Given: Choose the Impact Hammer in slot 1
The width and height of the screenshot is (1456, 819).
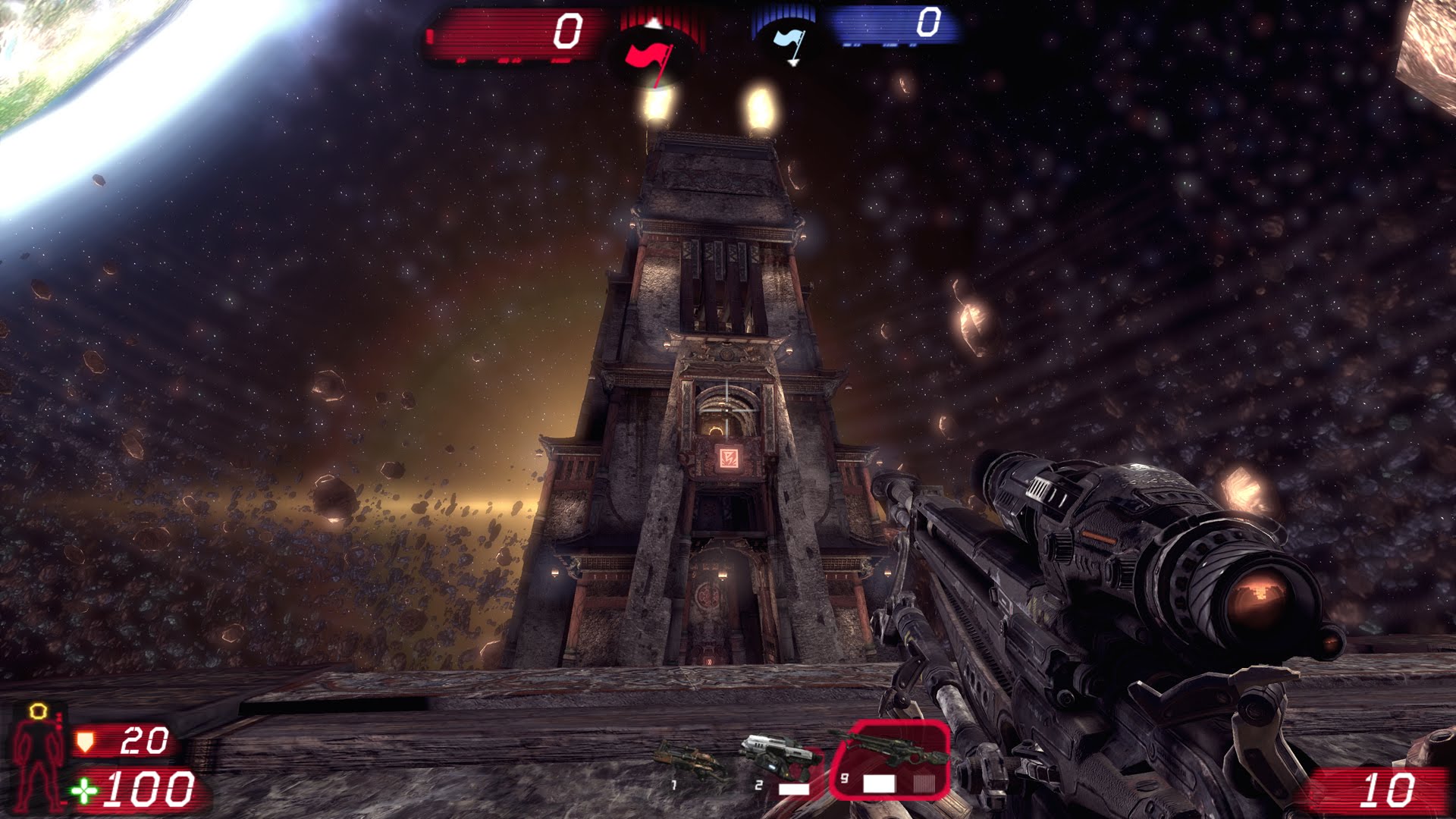Looking at the screenshot, I should pyautogui.click(x=690, y=762).
